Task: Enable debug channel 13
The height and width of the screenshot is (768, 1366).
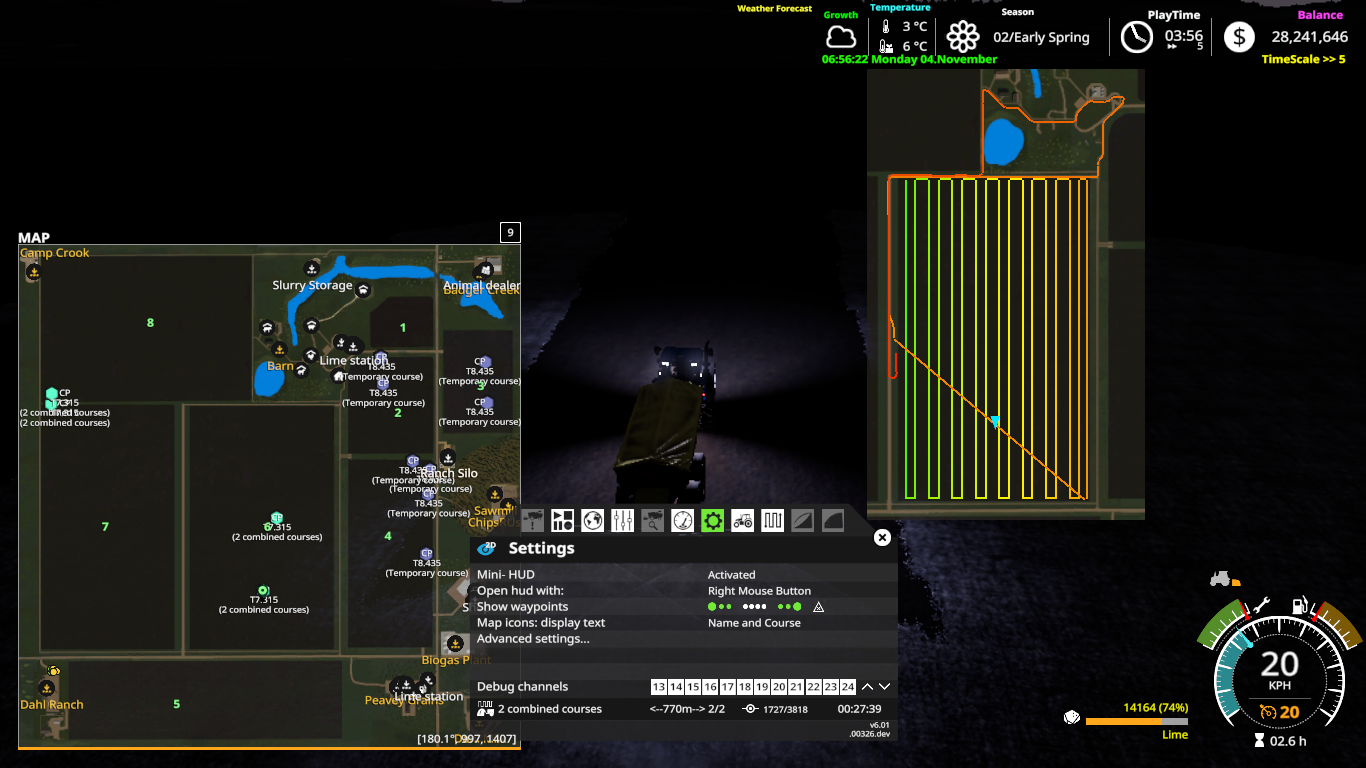Action: 657,687
